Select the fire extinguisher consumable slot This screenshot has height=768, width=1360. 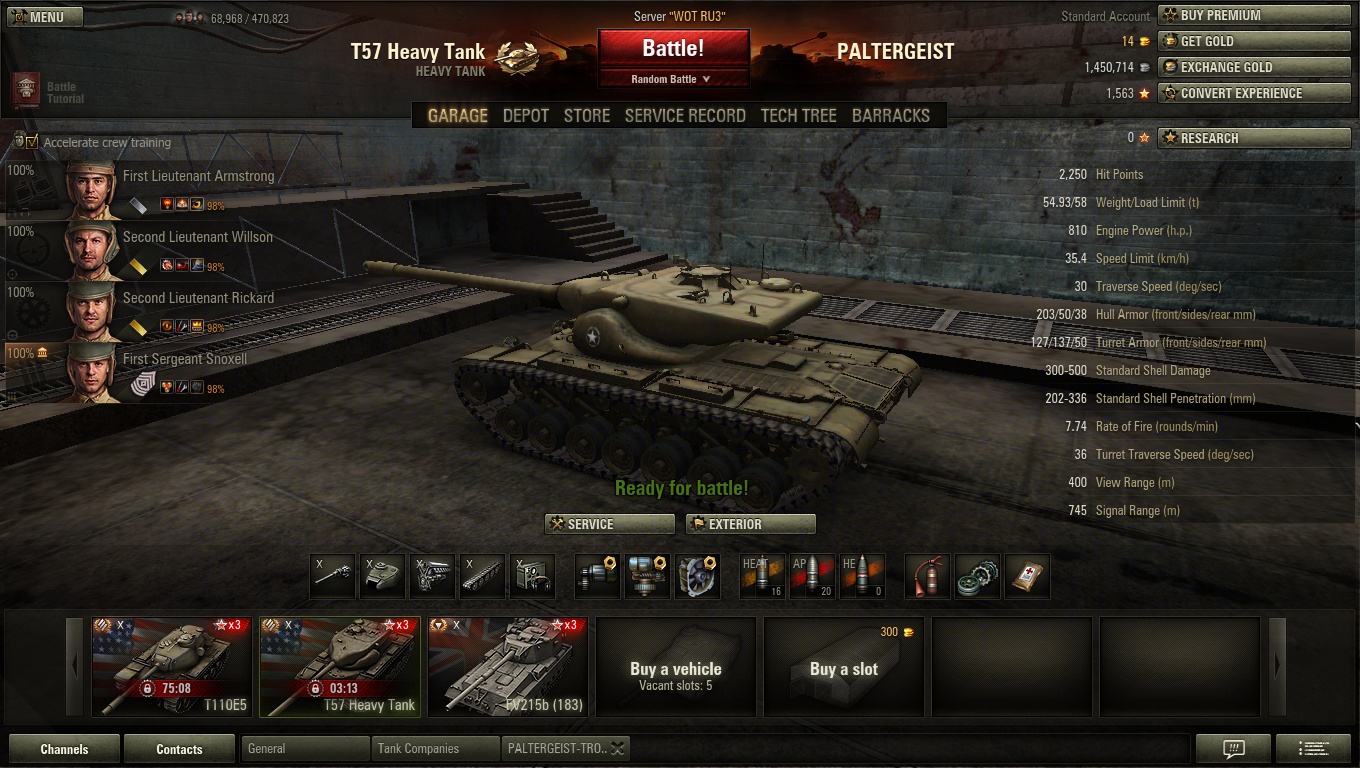point(927,576)
